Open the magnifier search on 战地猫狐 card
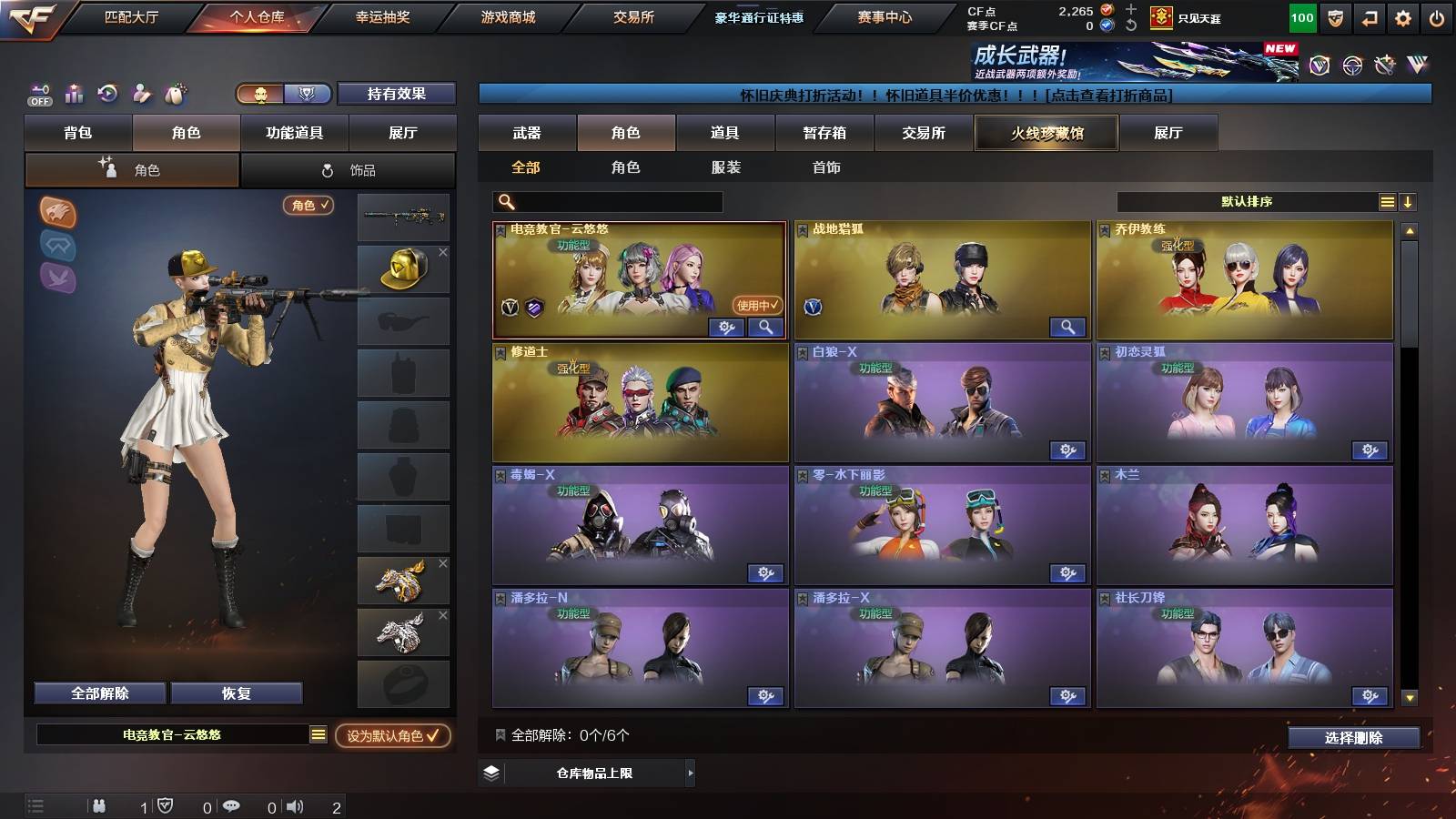 (1069, 327)
